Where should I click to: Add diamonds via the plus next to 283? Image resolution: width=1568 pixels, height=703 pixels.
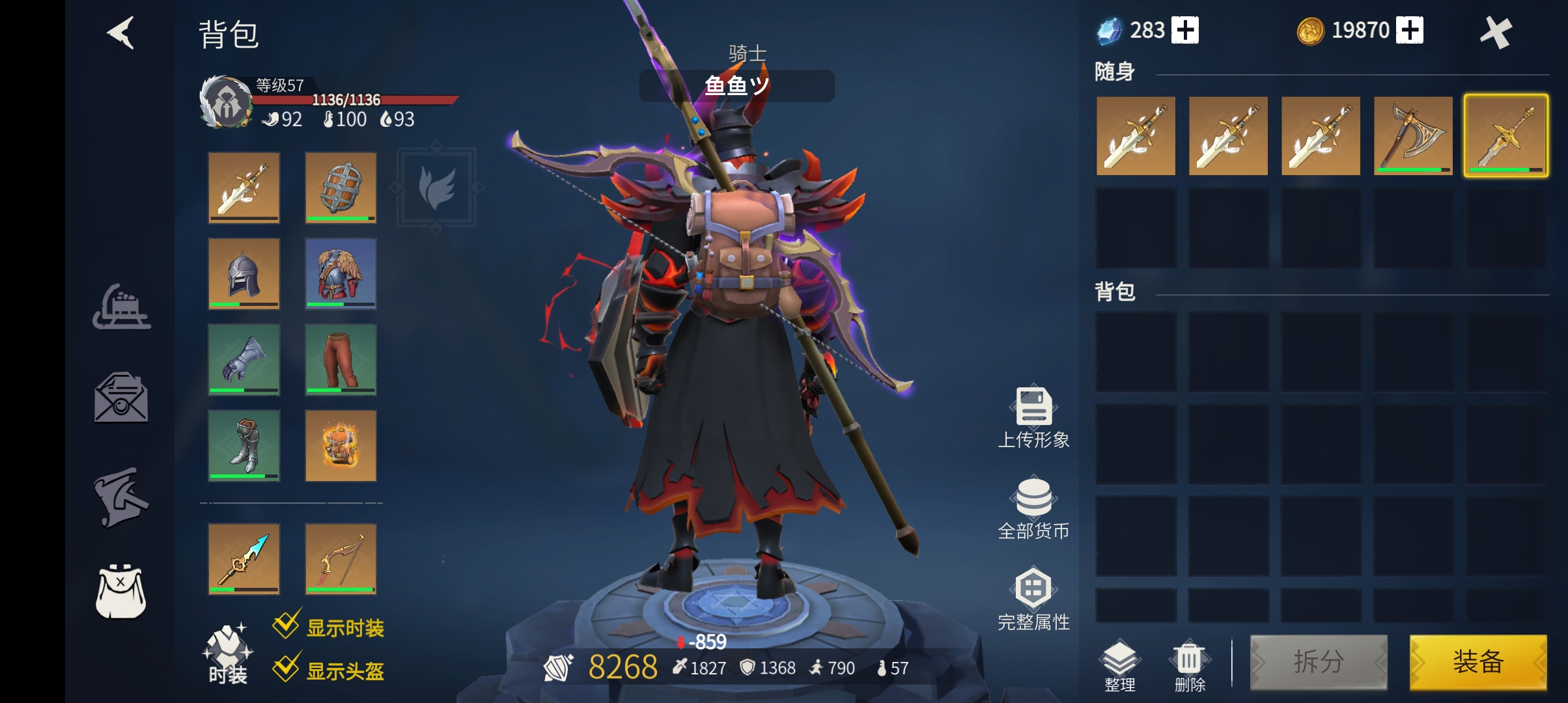pyautogui.click(x=1186, y=30)
